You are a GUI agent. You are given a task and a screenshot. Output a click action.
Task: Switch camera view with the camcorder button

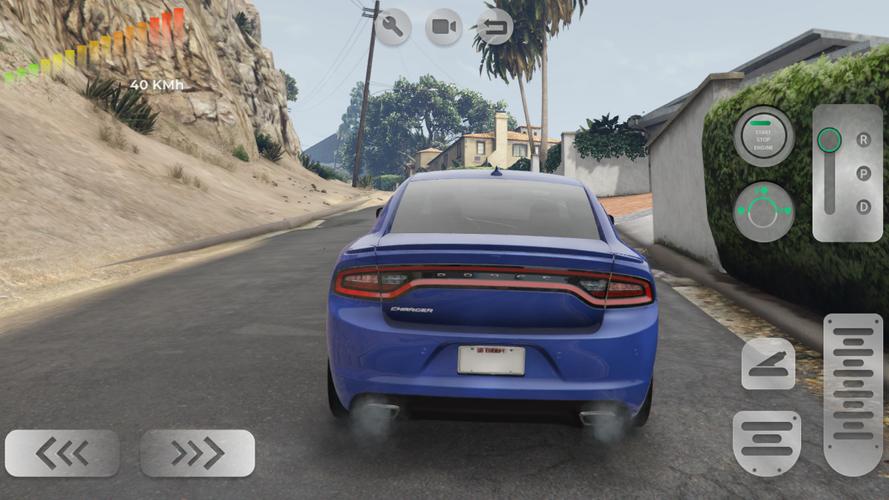[444, 26]
